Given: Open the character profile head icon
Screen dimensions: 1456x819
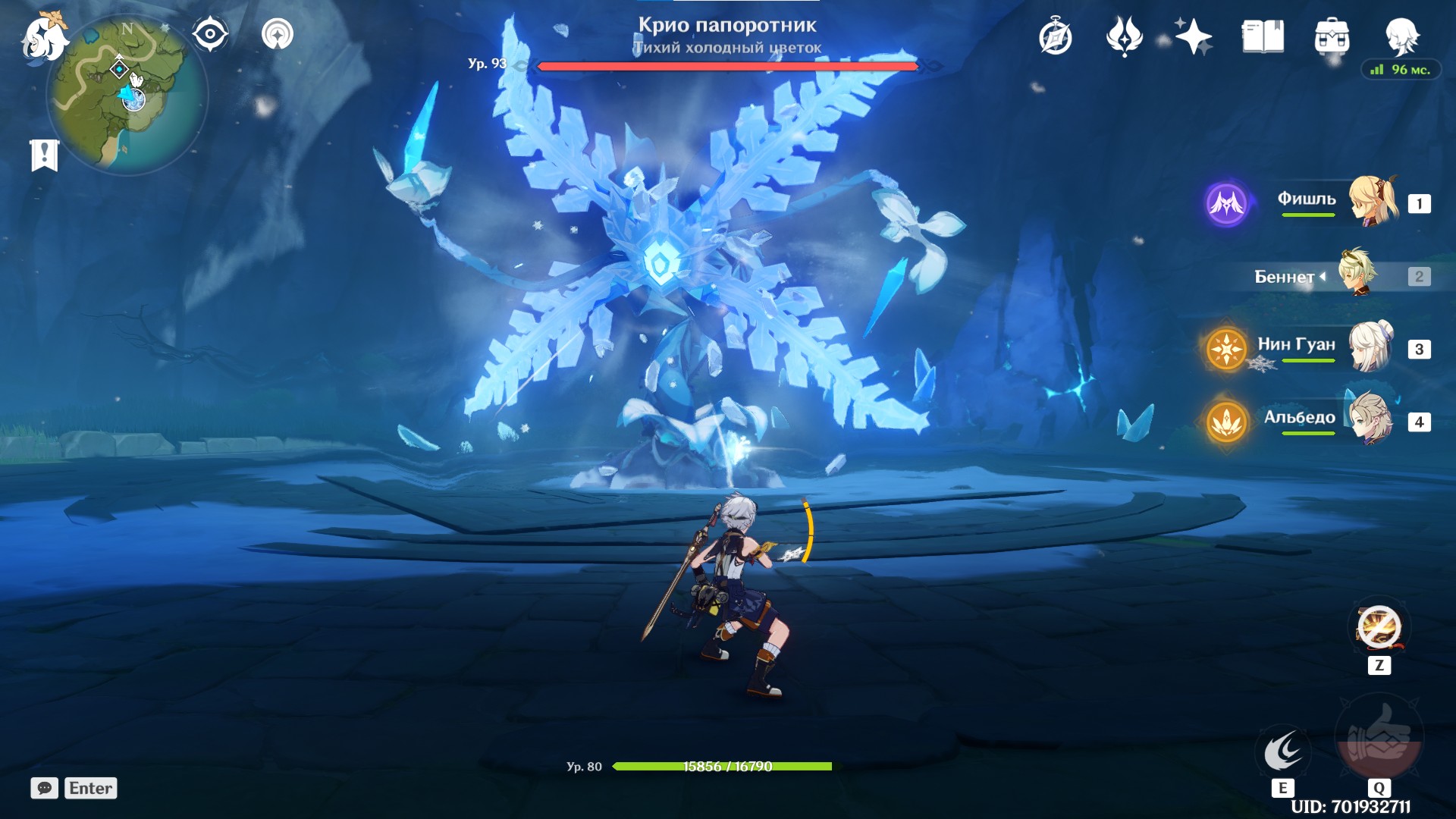Looking at the screenshot, I should [1401, 36].
